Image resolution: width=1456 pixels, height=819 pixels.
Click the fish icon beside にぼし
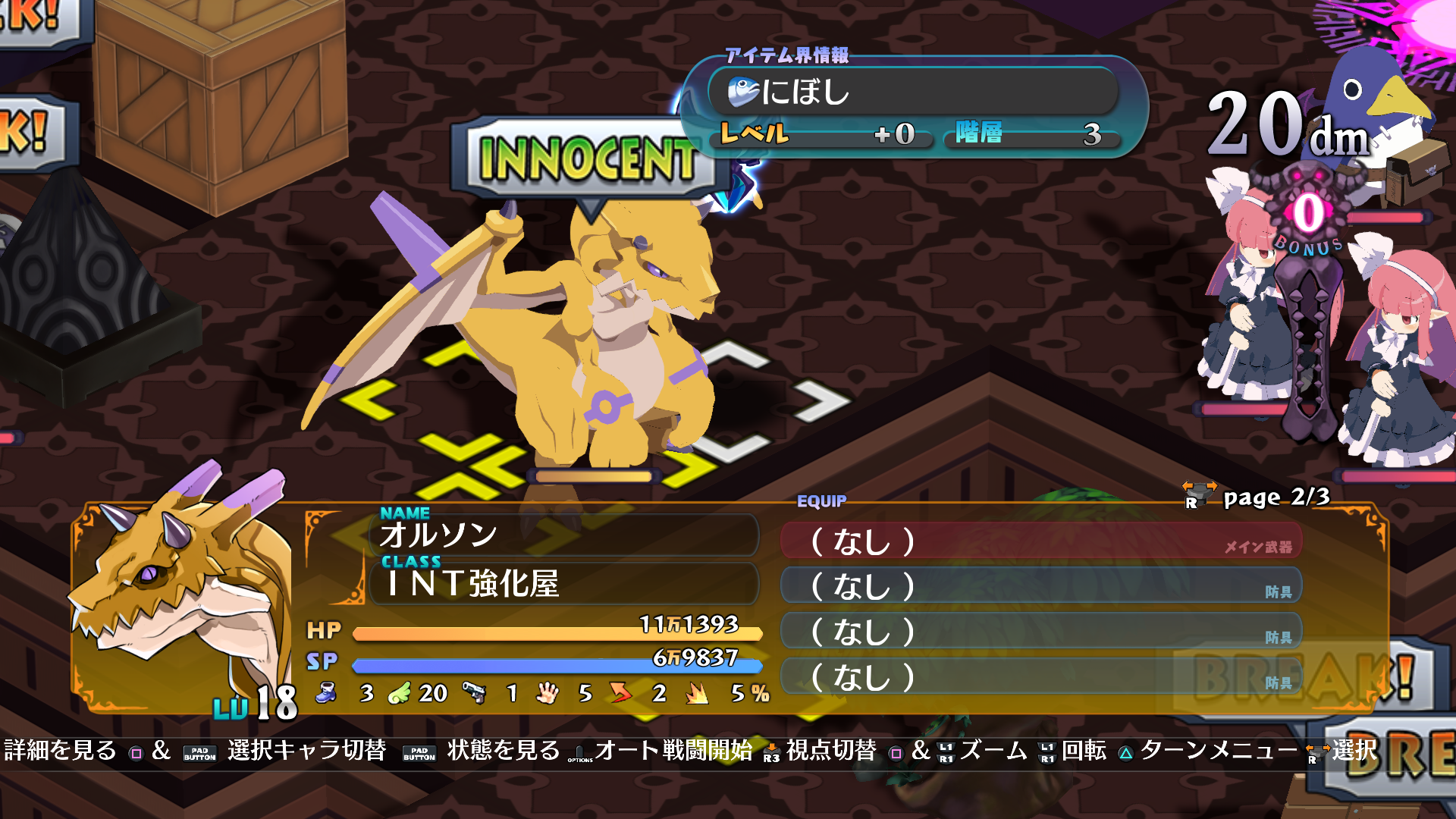tap(745, 93)
